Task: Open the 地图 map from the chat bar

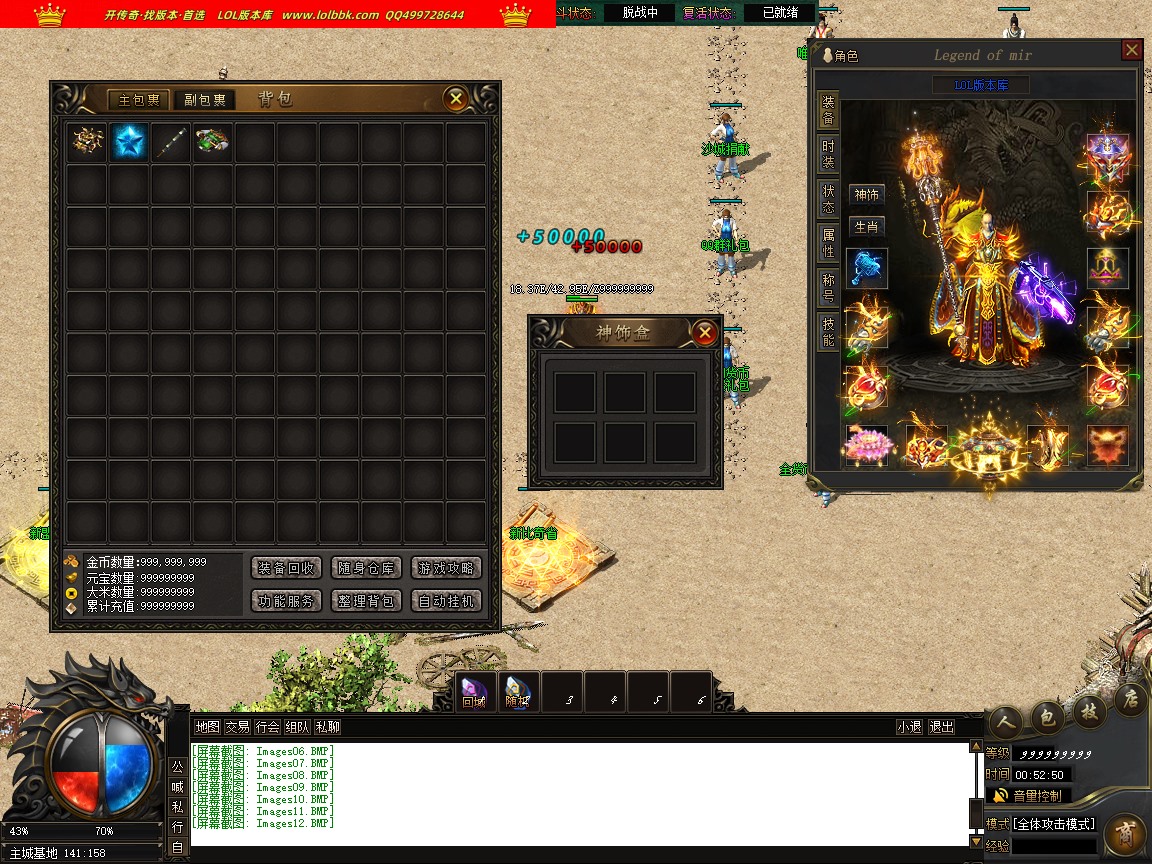Action: click(207, 727)
